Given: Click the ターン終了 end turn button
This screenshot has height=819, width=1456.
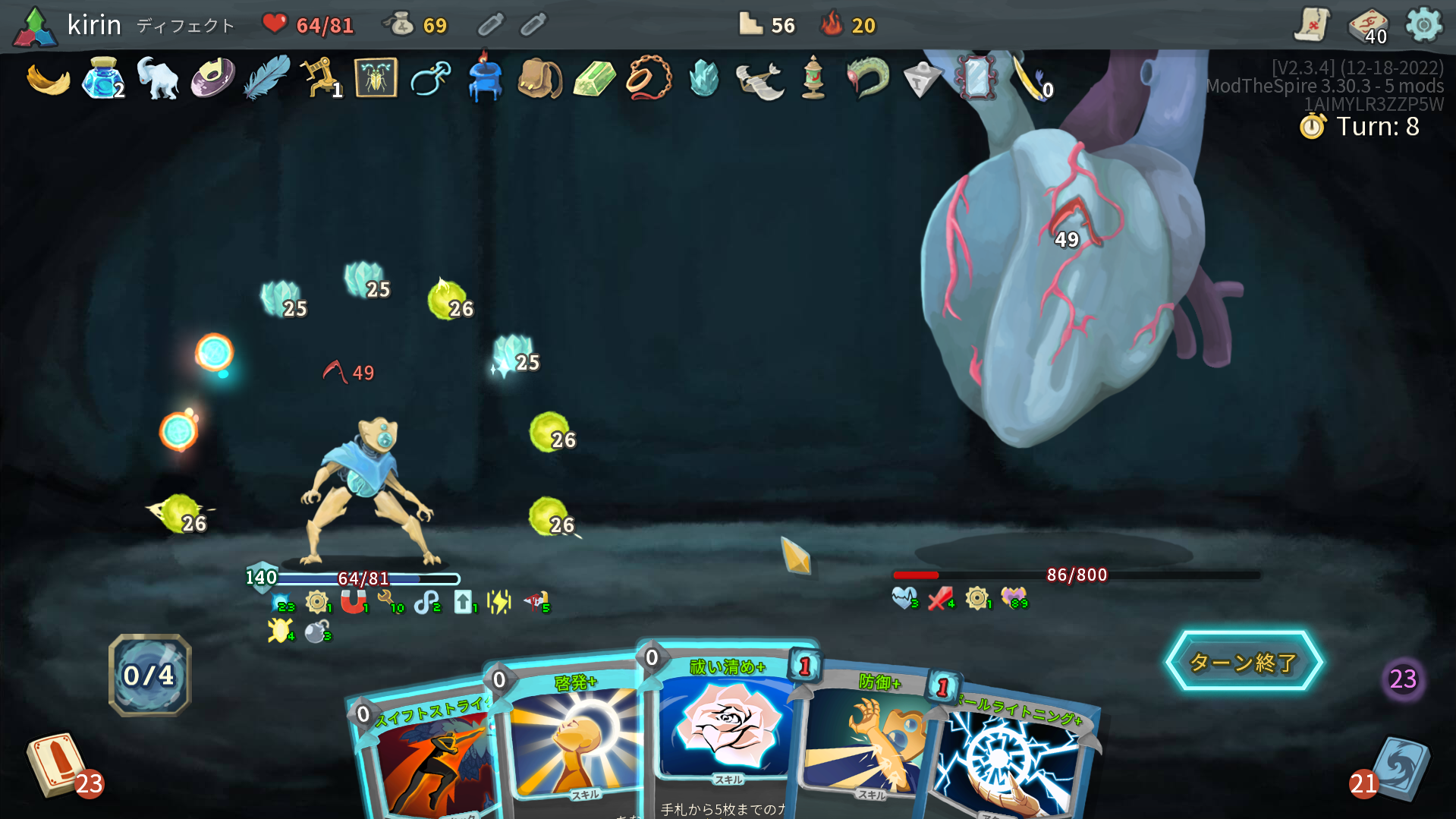Looking at the screenshot, I should [x=1243, y=662].
